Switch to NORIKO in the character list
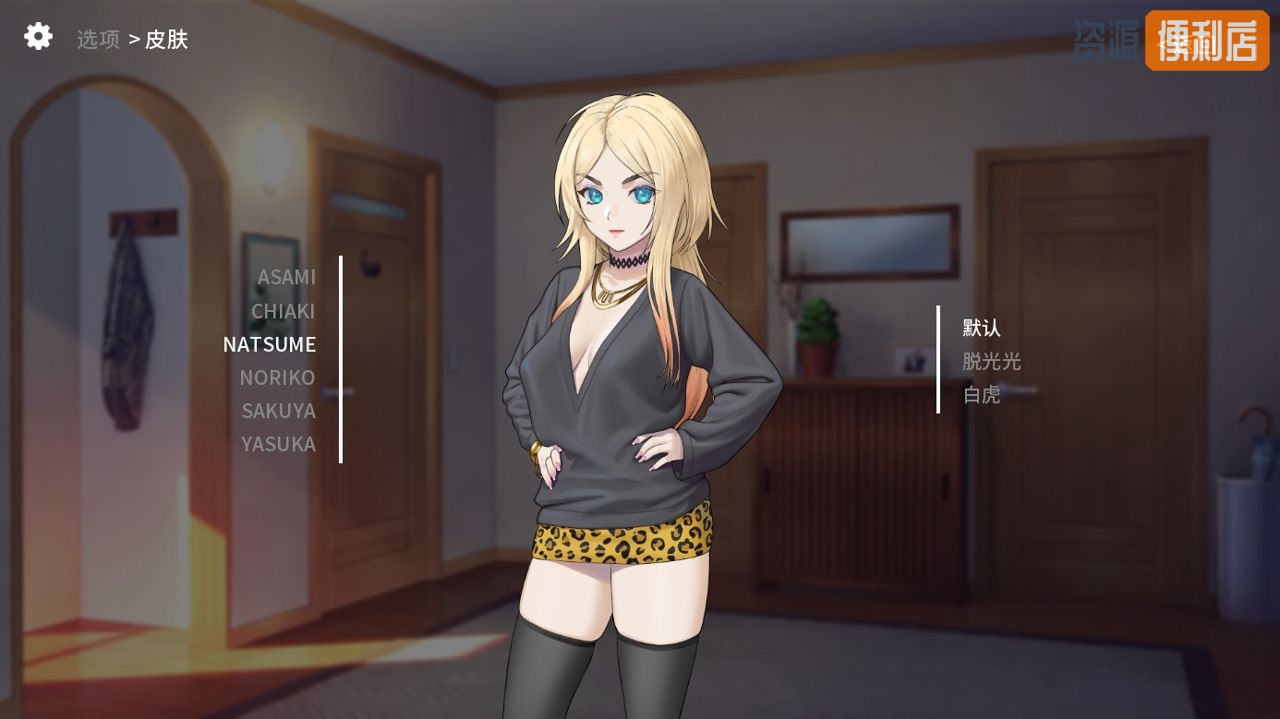 click(277, 377)
